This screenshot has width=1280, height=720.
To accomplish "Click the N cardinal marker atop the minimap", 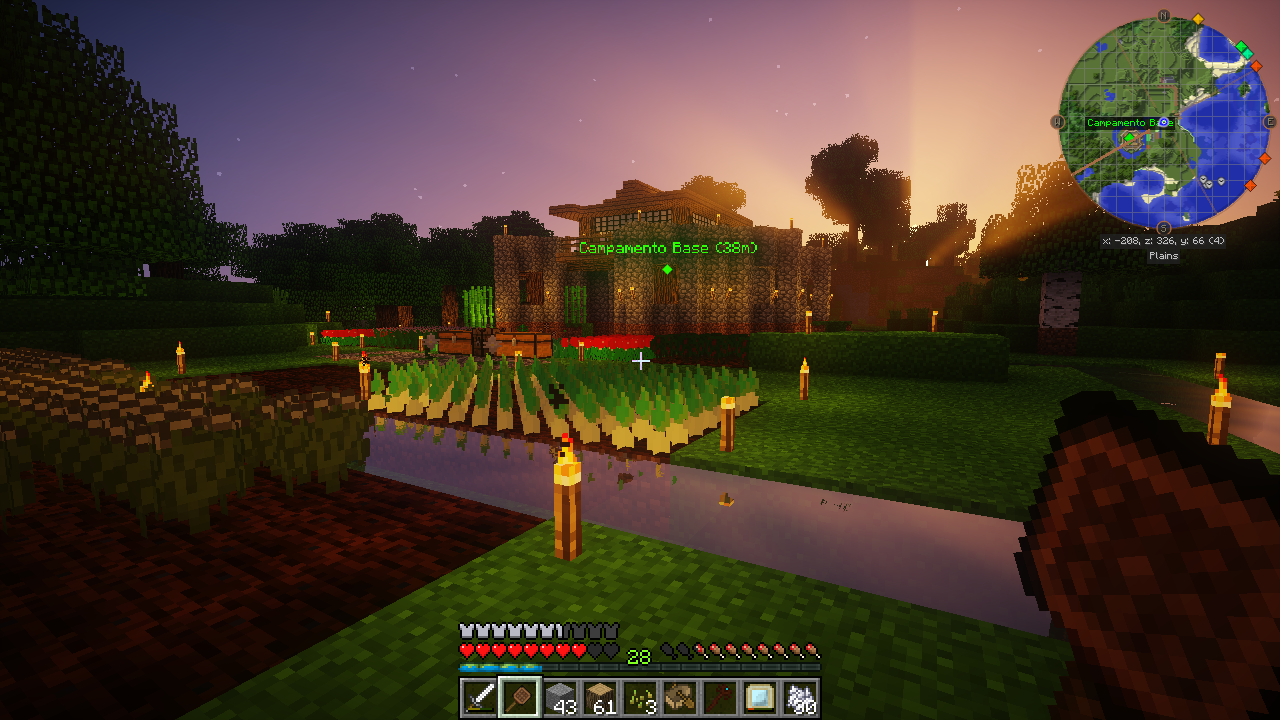I will [x=1163, y=15].
